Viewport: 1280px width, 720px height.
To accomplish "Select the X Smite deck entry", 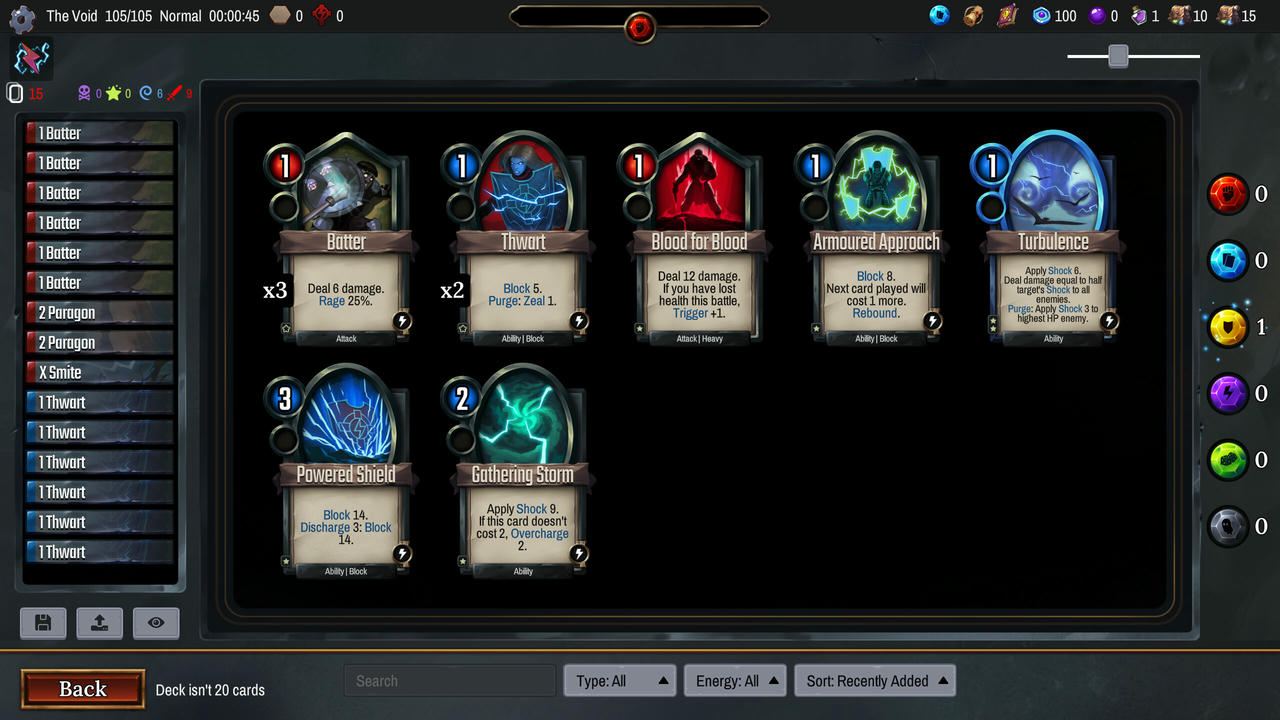I will click(98, 372).
